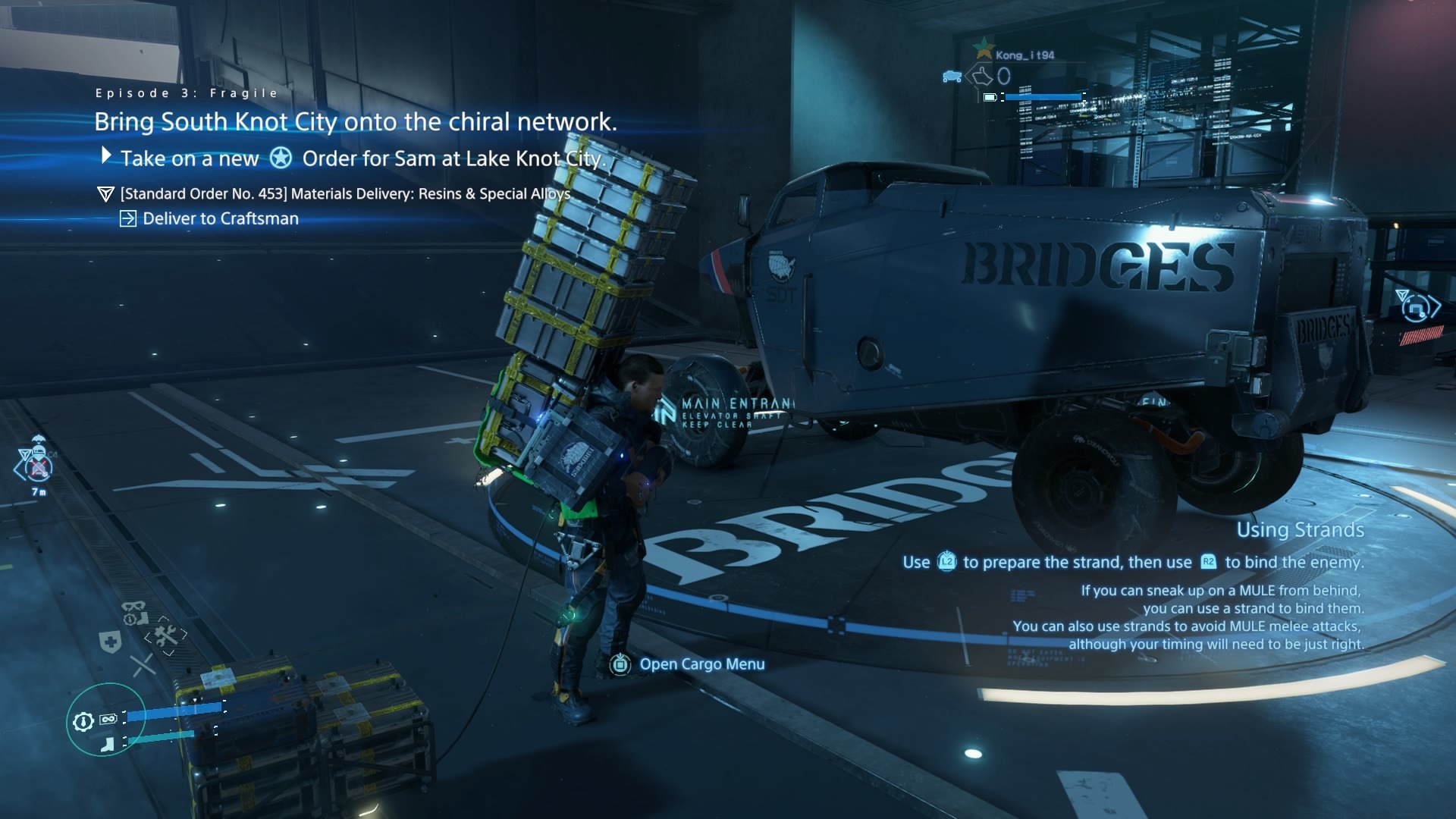Give a like with the thumbs-up icon
The image size is (1456, 819).
(983, 76)
